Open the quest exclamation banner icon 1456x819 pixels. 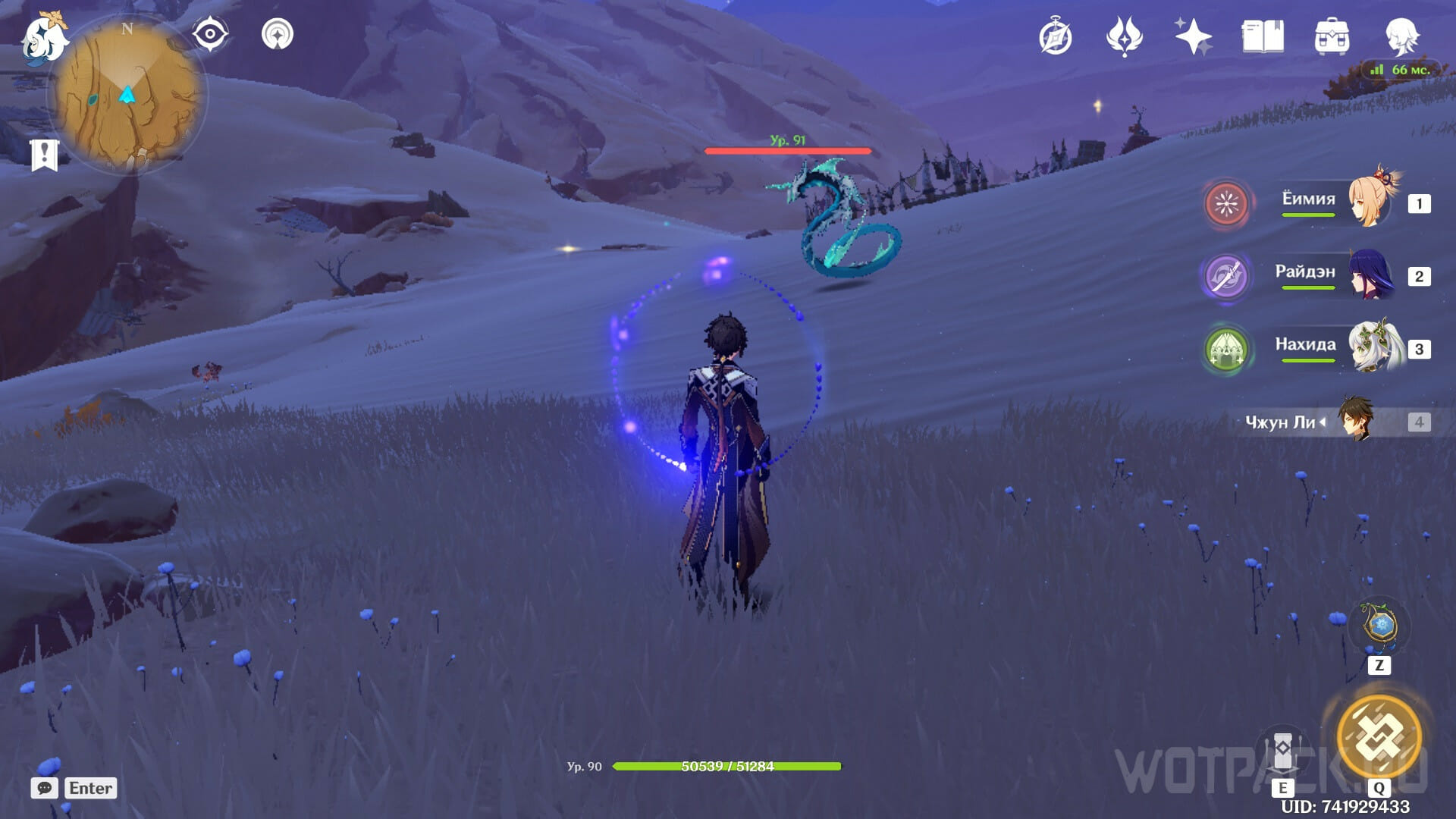coord(44,155)
